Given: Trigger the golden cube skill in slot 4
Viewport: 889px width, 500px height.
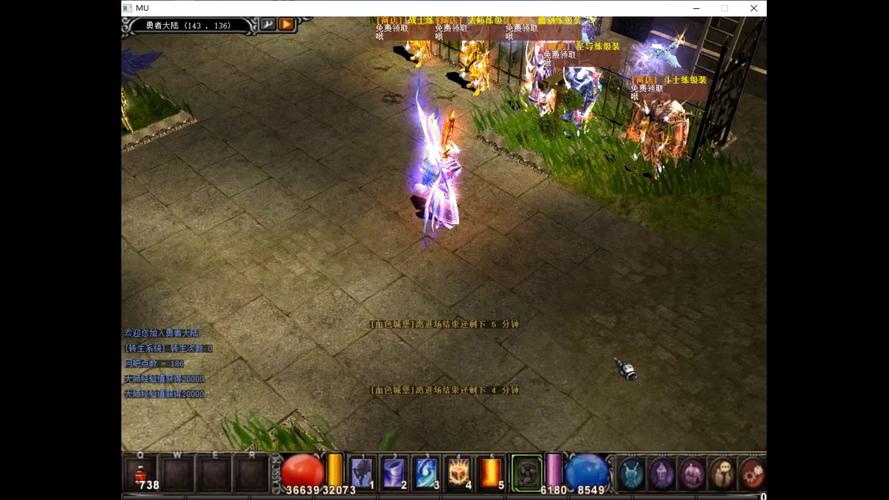Looking at the screenshot, I should click(x=459, y=472).
